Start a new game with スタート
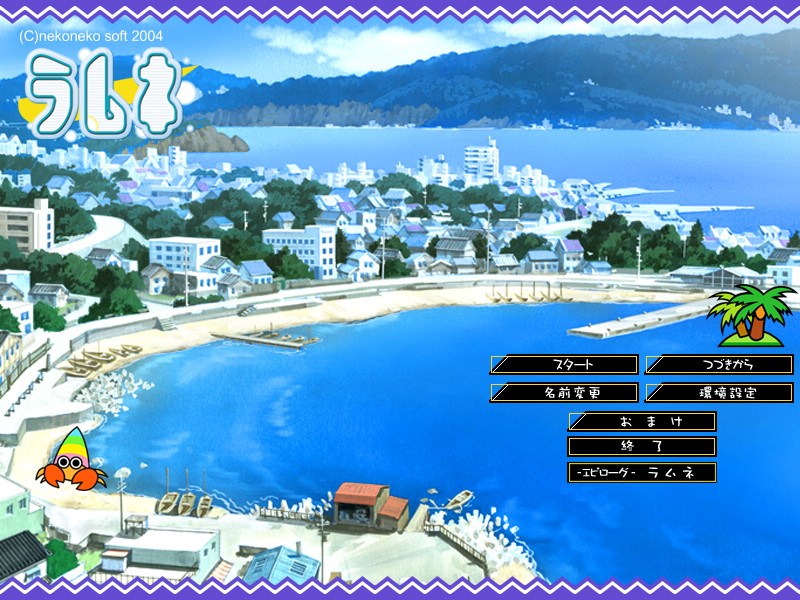 564,365
